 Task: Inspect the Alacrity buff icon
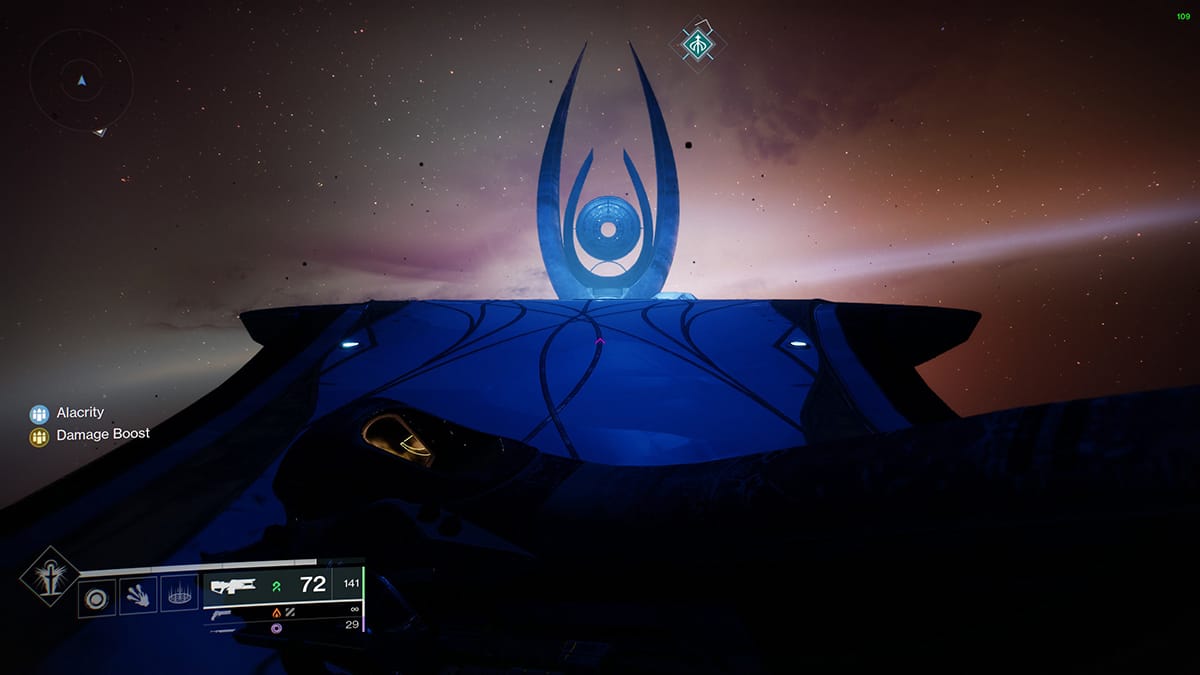39,413
